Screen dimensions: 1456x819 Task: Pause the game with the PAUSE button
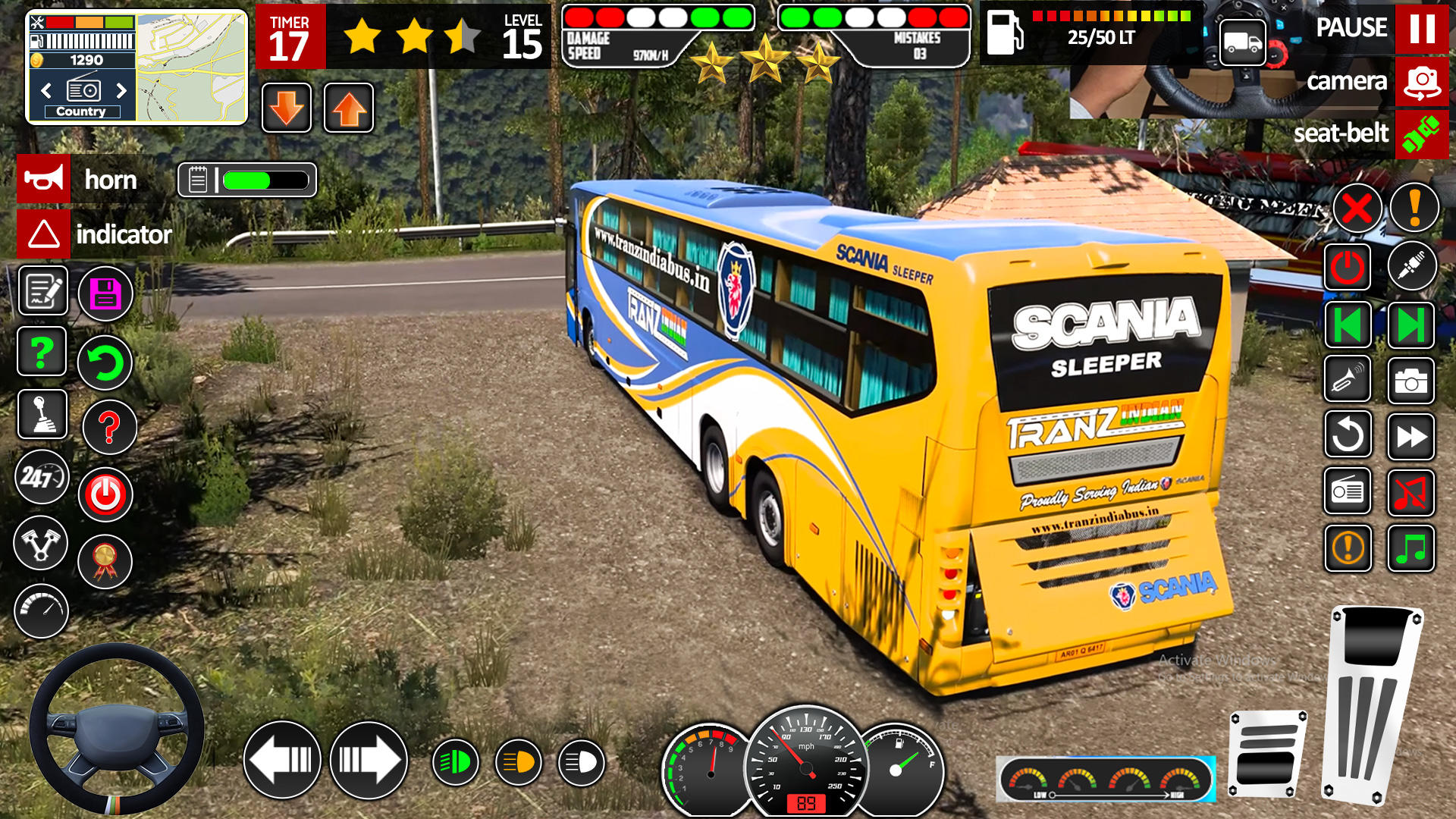point(1421,29)
